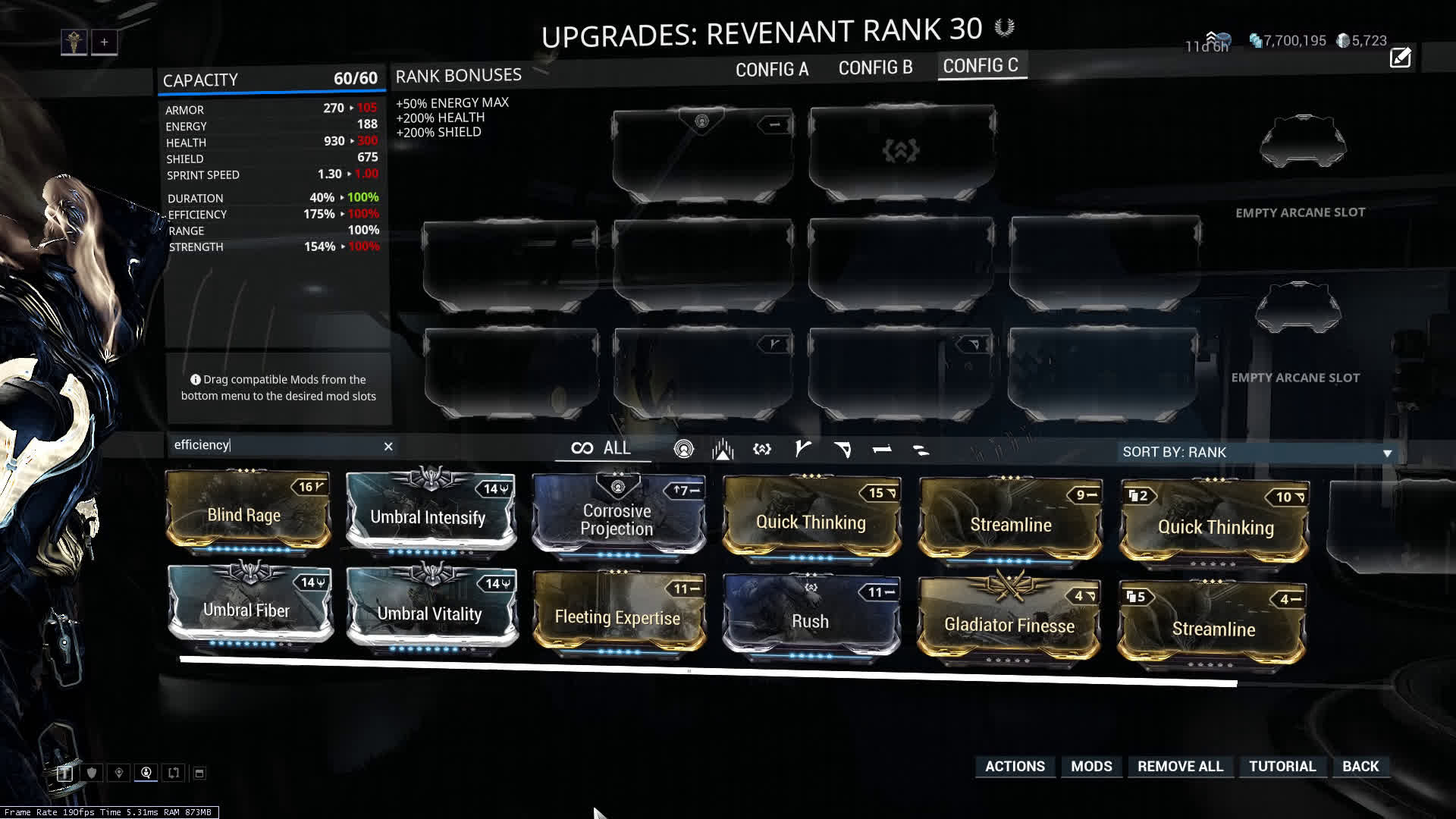Choose the Gladiator Finesse mod
The width and height of the screenshot is (1456, 819).
tap(1009, 622)
